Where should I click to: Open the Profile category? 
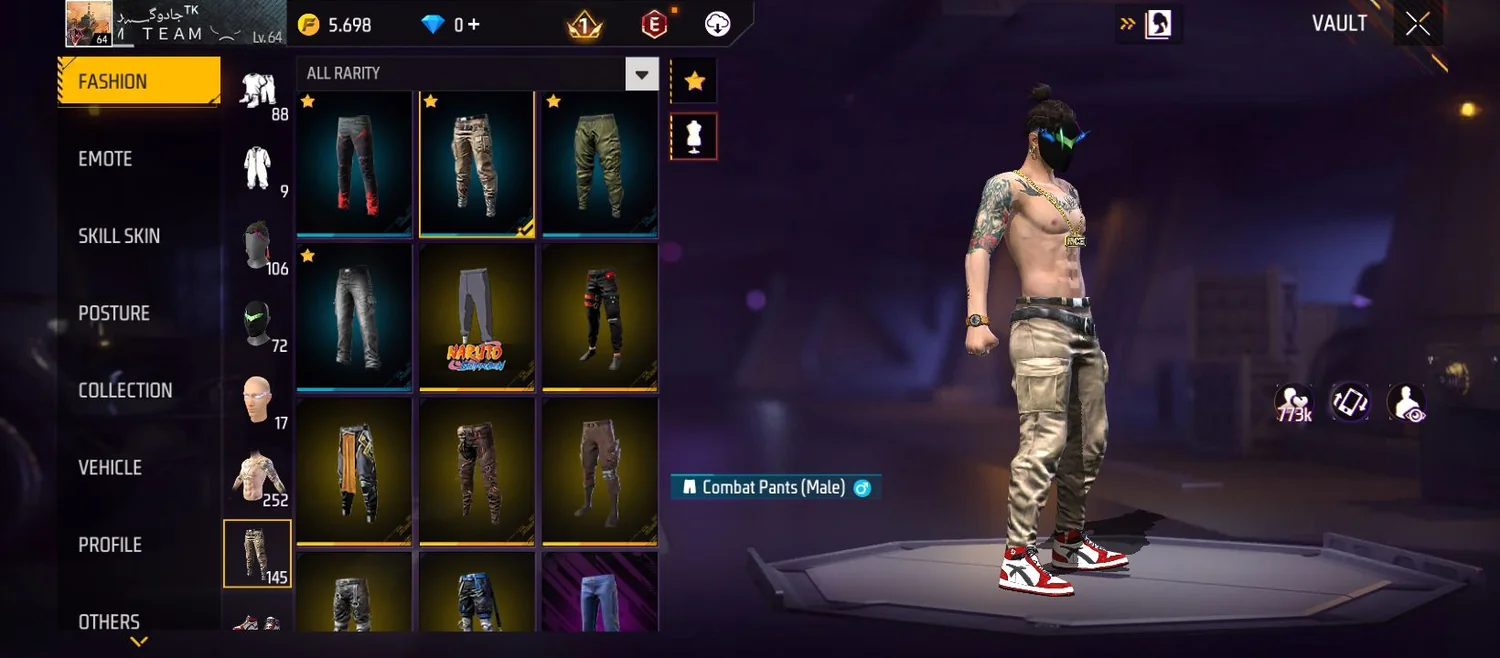point(110,545)
